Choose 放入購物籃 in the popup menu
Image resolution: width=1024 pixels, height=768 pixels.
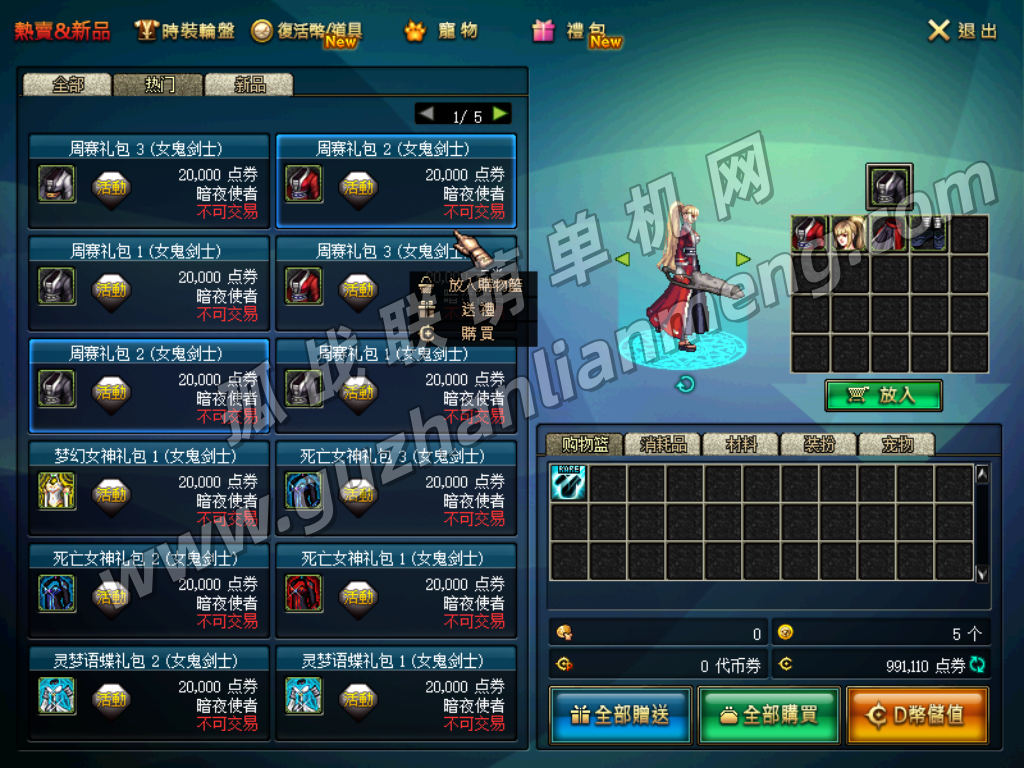click(482, 285)
